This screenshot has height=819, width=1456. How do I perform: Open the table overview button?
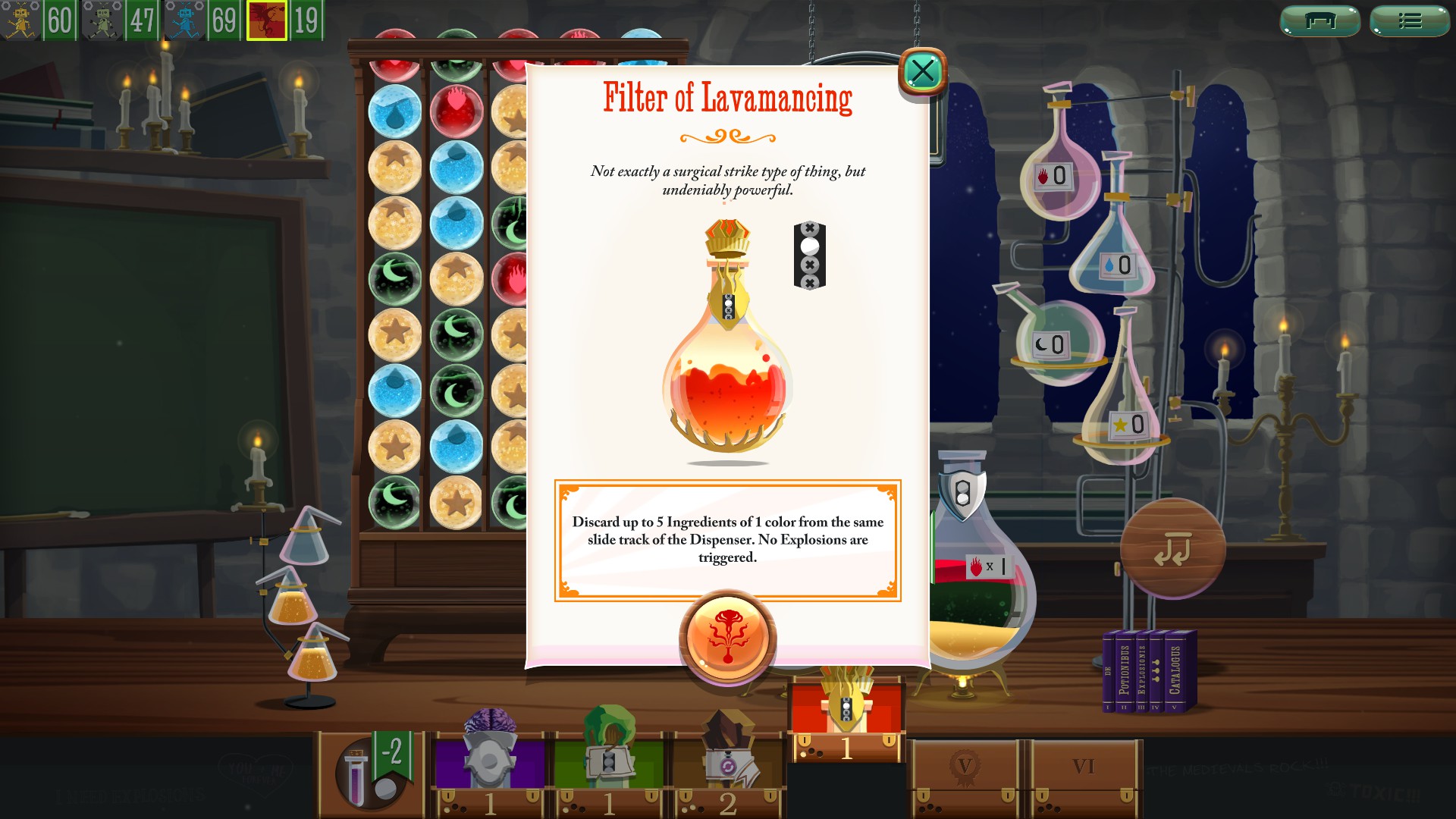[1319, 20]
